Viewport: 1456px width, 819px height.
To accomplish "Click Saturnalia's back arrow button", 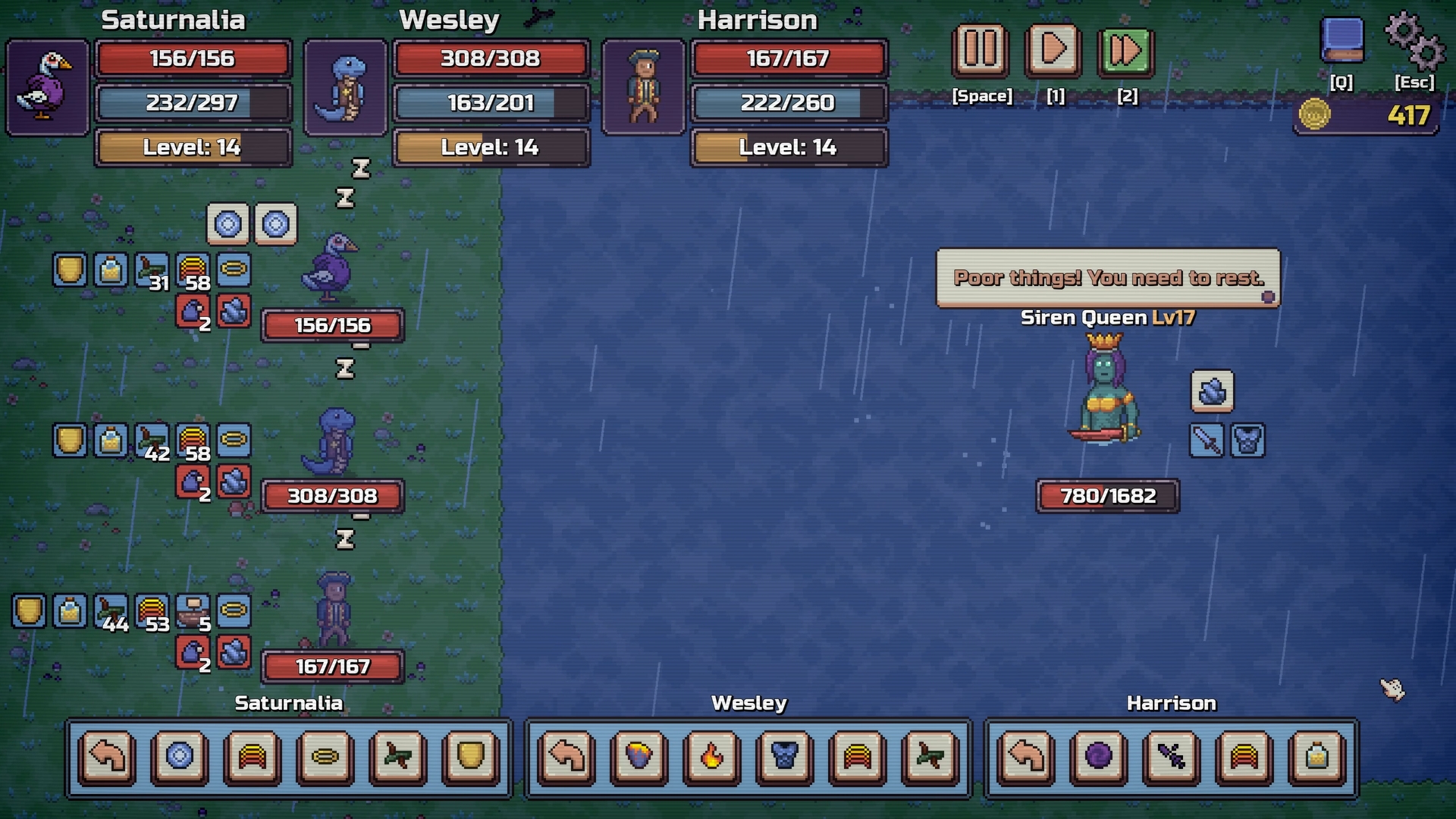I will pyautogui.click(x=107, y=756).
